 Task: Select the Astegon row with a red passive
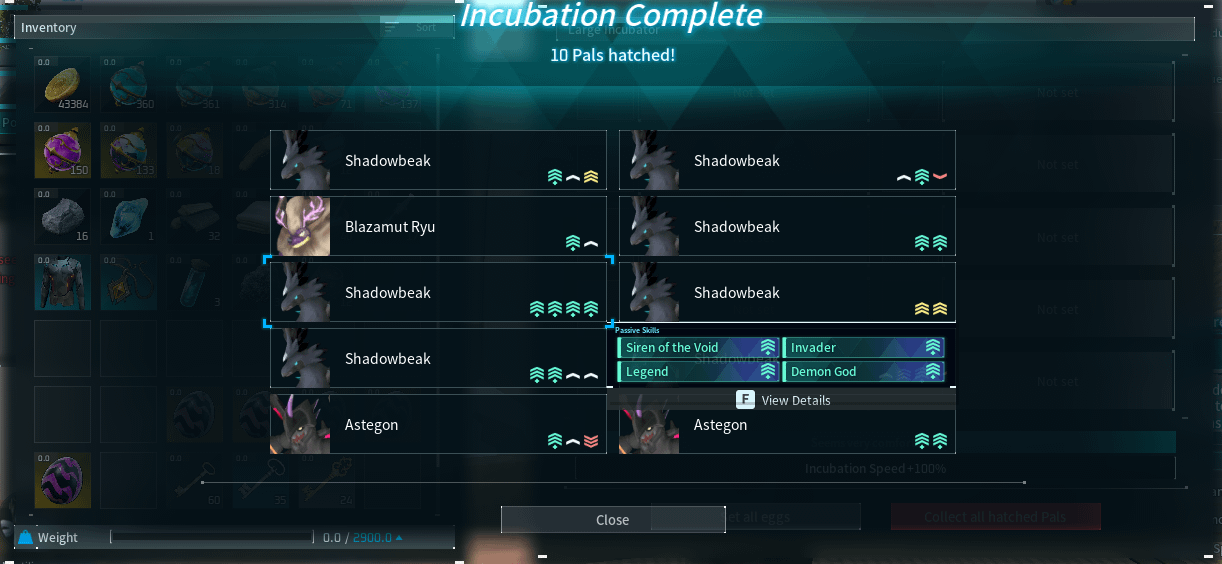[438, 425]
